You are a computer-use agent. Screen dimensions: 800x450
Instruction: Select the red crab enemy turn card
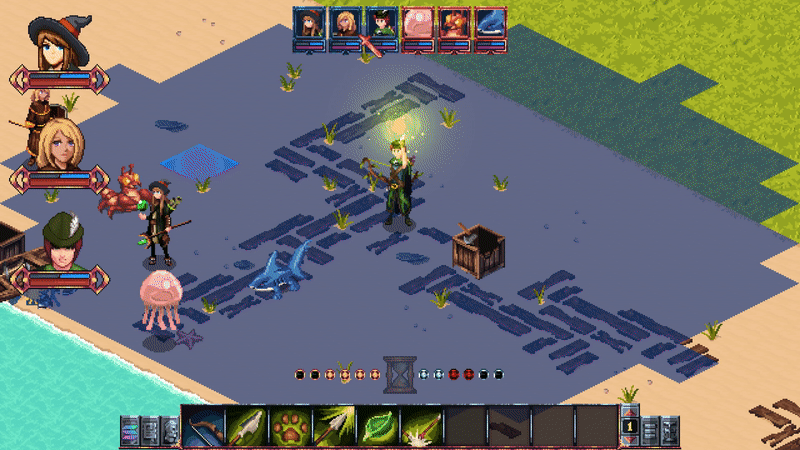(454, 24)
